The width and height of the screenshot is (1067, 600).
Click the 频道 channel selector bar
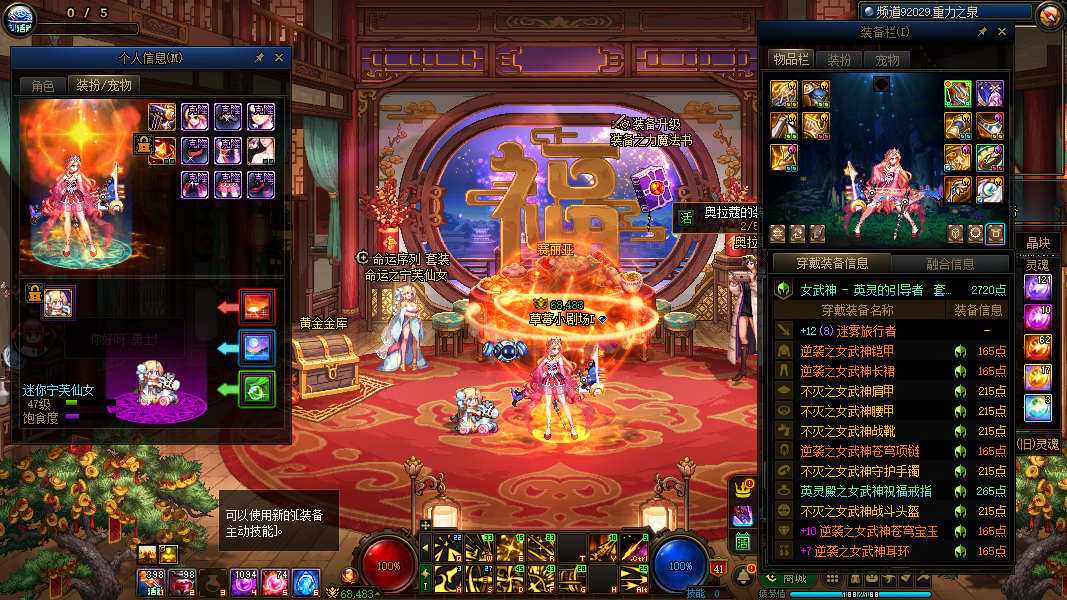(946, 12)
